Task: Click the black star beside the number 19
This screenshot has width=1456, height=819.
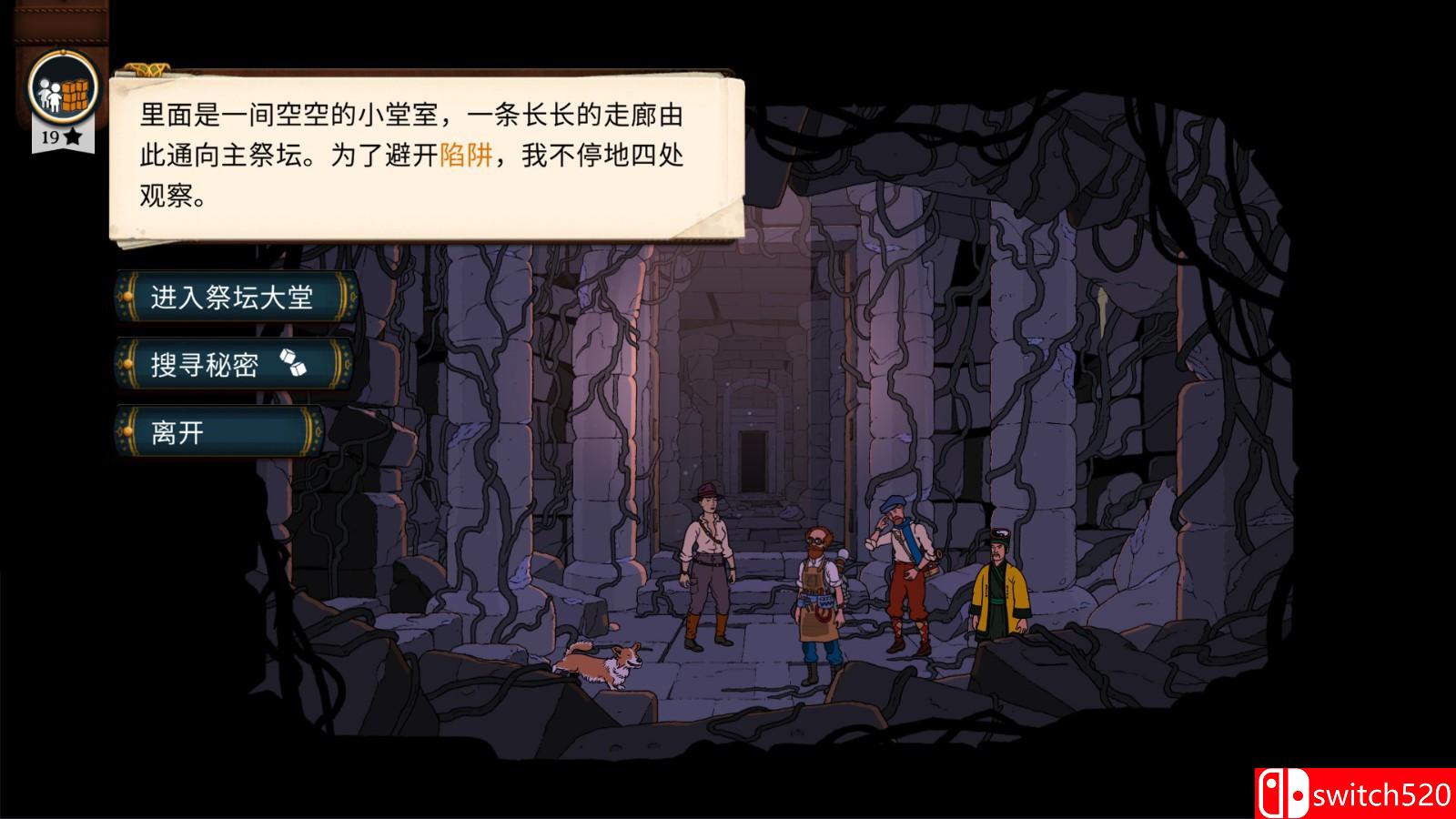Action: [x=71, y=138]
